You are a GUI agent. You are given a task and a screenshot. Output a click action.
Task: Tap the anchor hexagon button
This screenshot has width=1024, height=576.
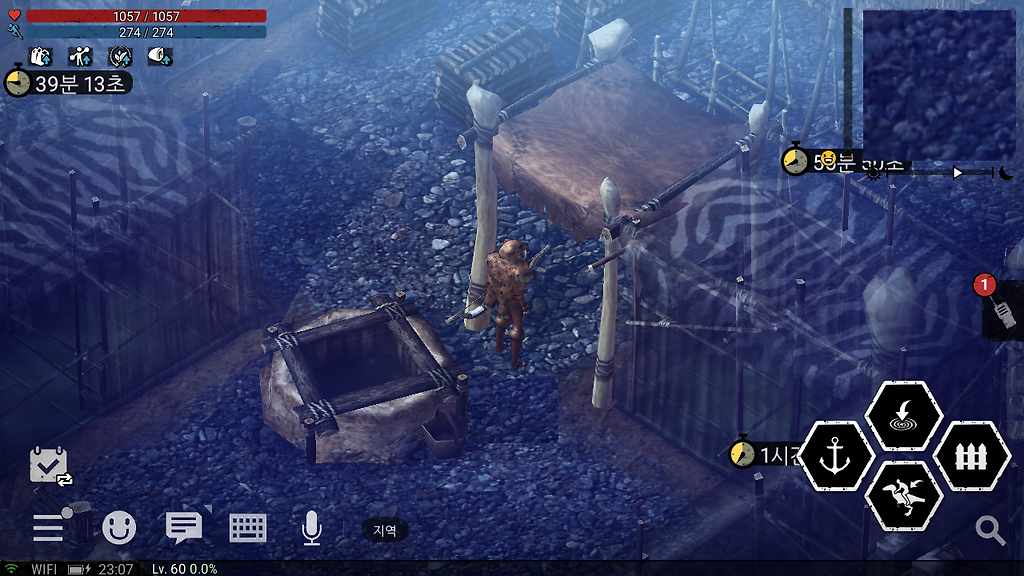coord(836,456)
